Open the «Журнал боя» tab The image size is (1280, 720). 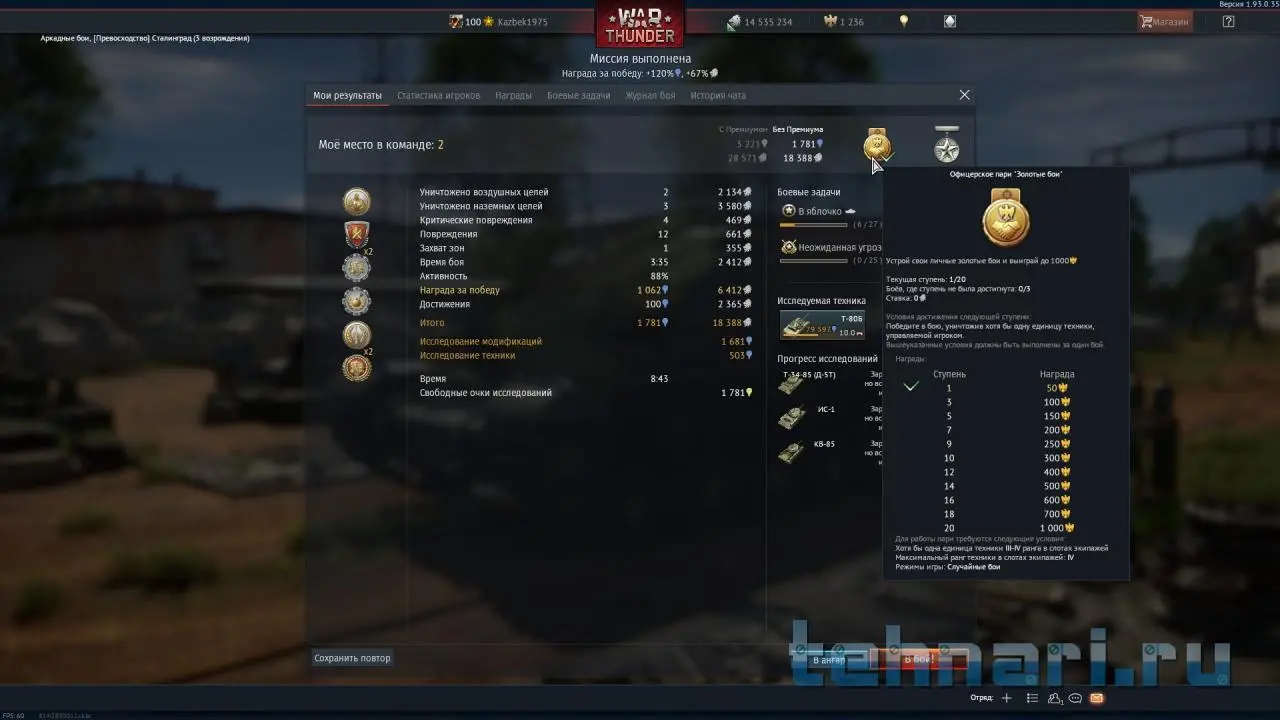pos(650,96)
